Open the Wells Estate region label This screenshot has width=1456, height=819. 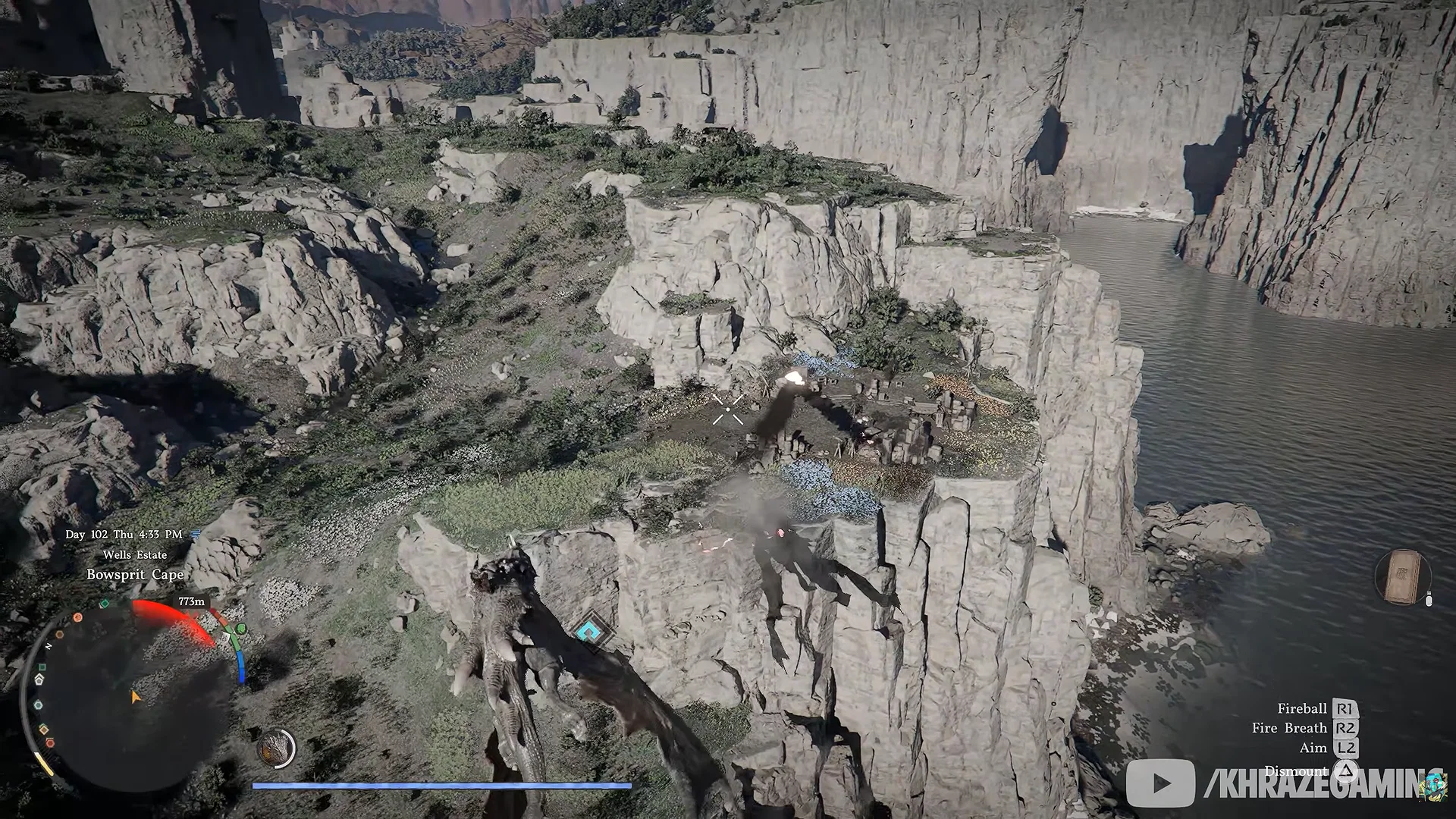click(x=134, y=555)
